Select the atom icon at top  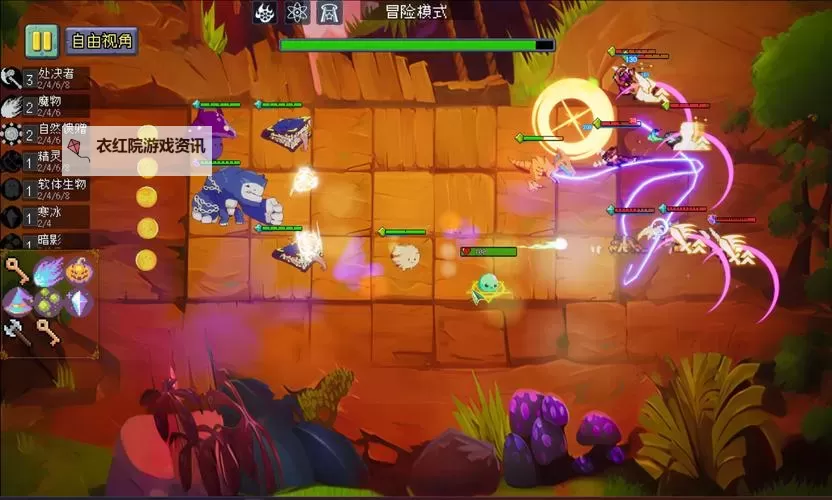[296, 13]
